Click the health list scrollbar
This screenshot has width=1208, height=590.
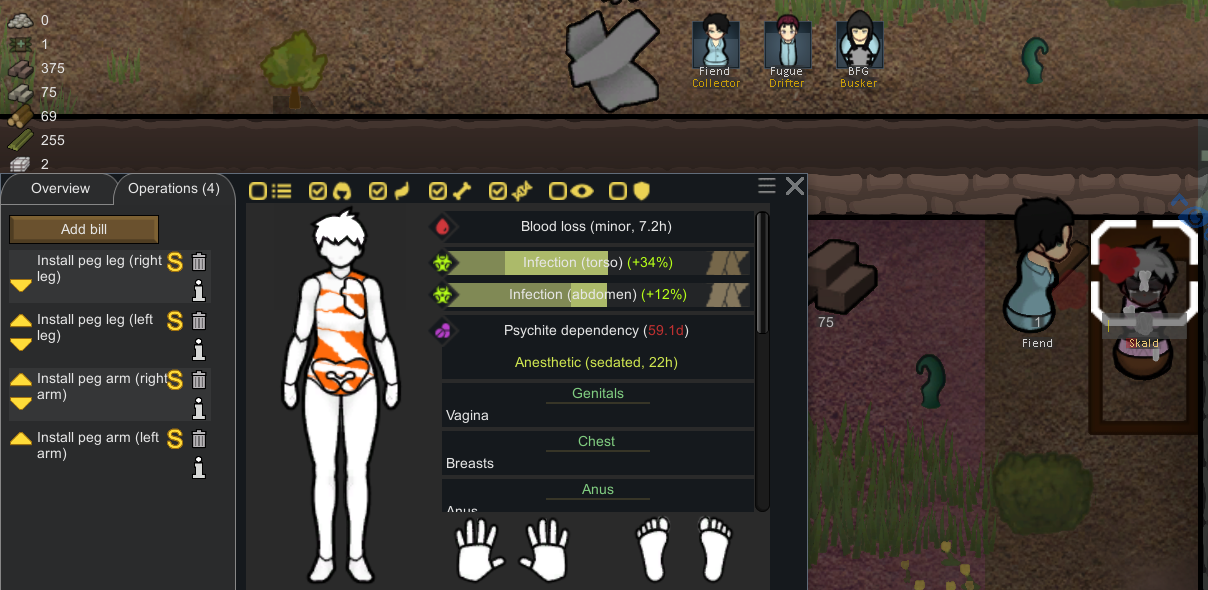[762, 272]
